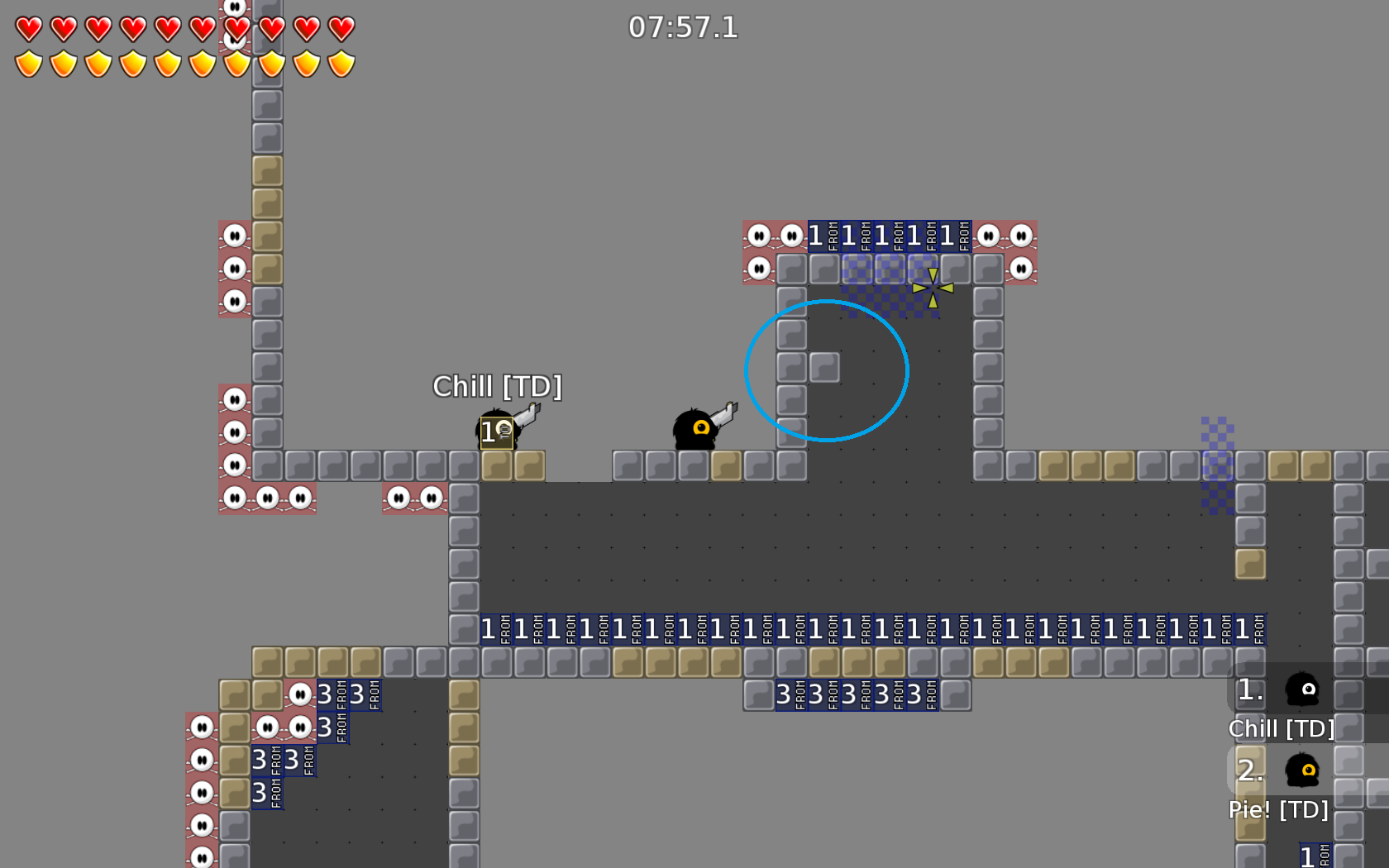Click the race timer showing 07:57.1
1389x868 pixels.
tap(683, 29)
